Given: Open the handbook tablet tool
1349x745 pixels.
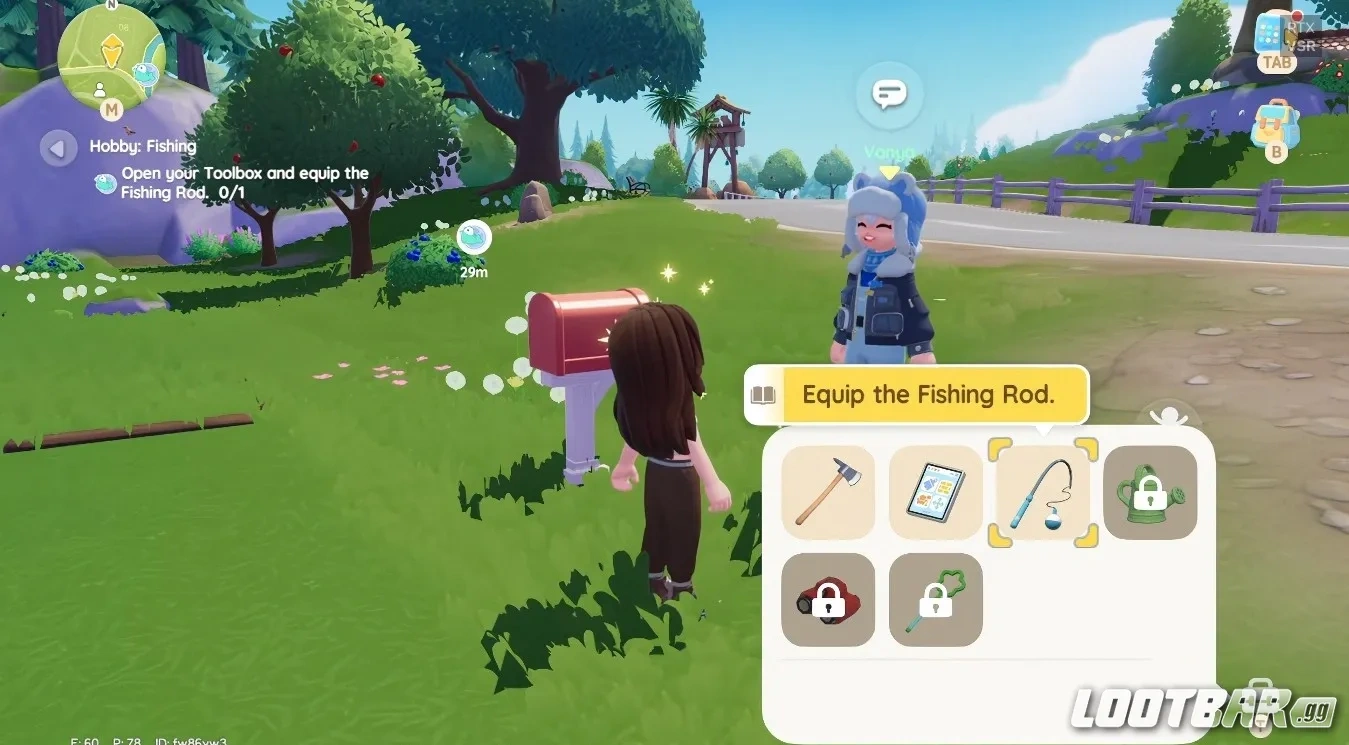Looking at the screenshot, I should pyautogui.click(x=935, y=492).
